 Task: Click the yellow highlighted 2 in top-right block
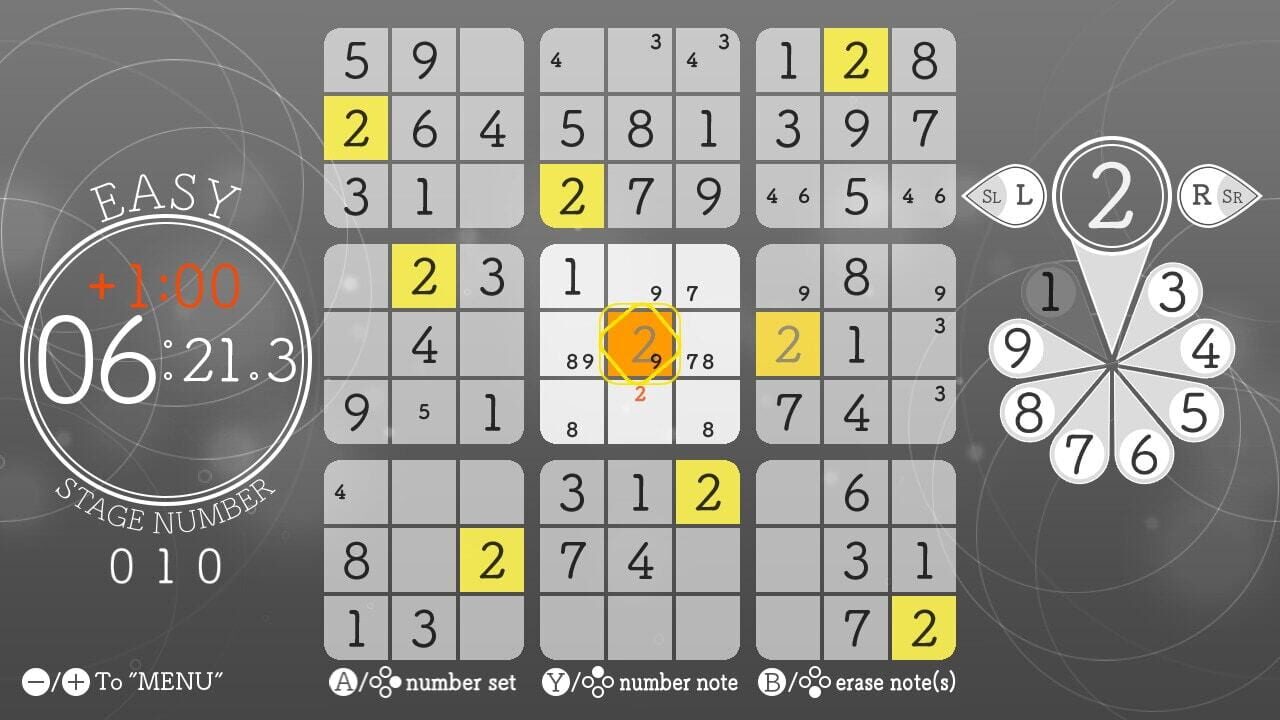pyautogui.click(x=856, y=59)
